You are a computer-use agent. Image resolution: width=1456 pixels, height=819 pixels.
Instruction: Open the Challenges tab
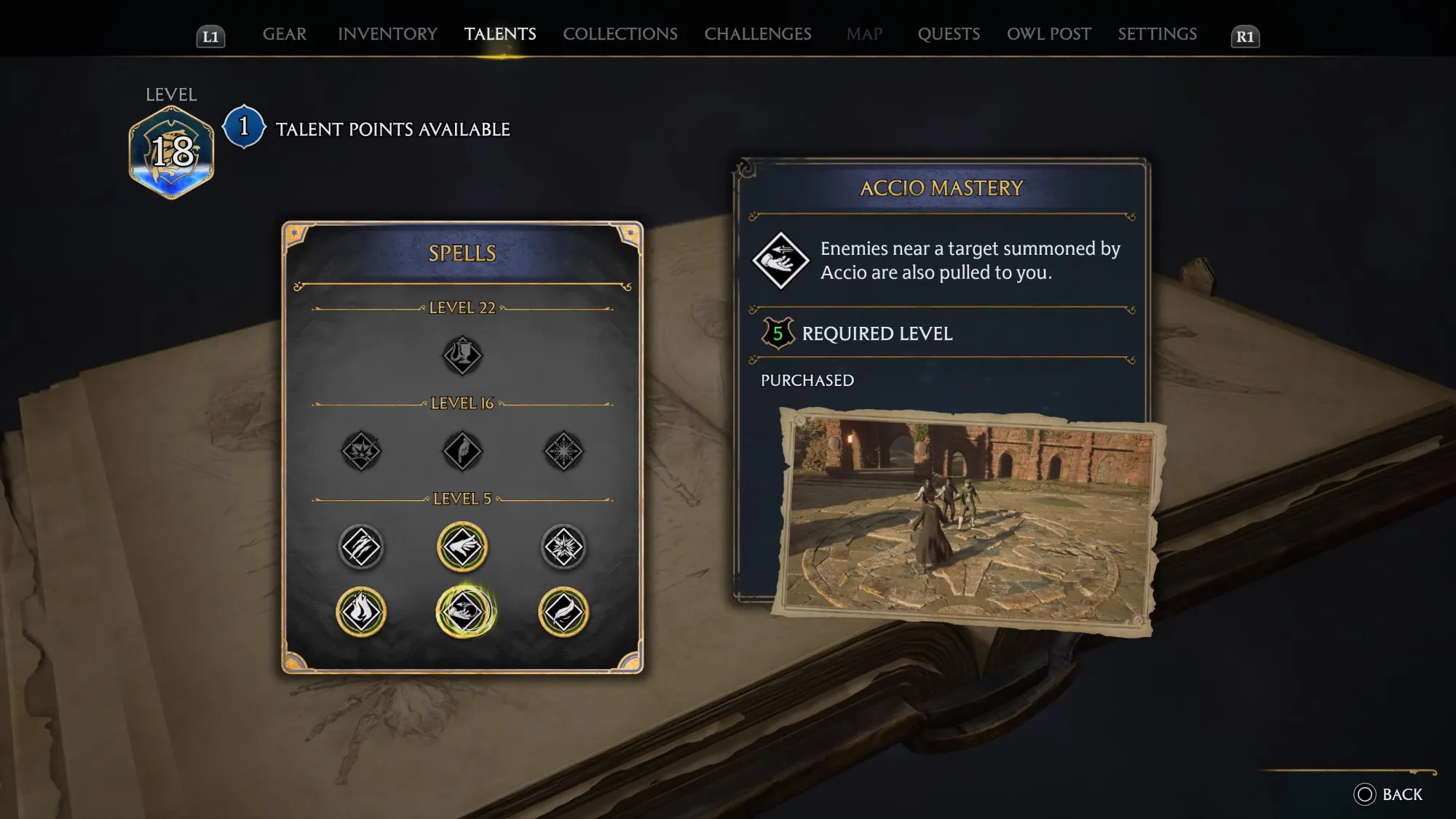point(757,34)
